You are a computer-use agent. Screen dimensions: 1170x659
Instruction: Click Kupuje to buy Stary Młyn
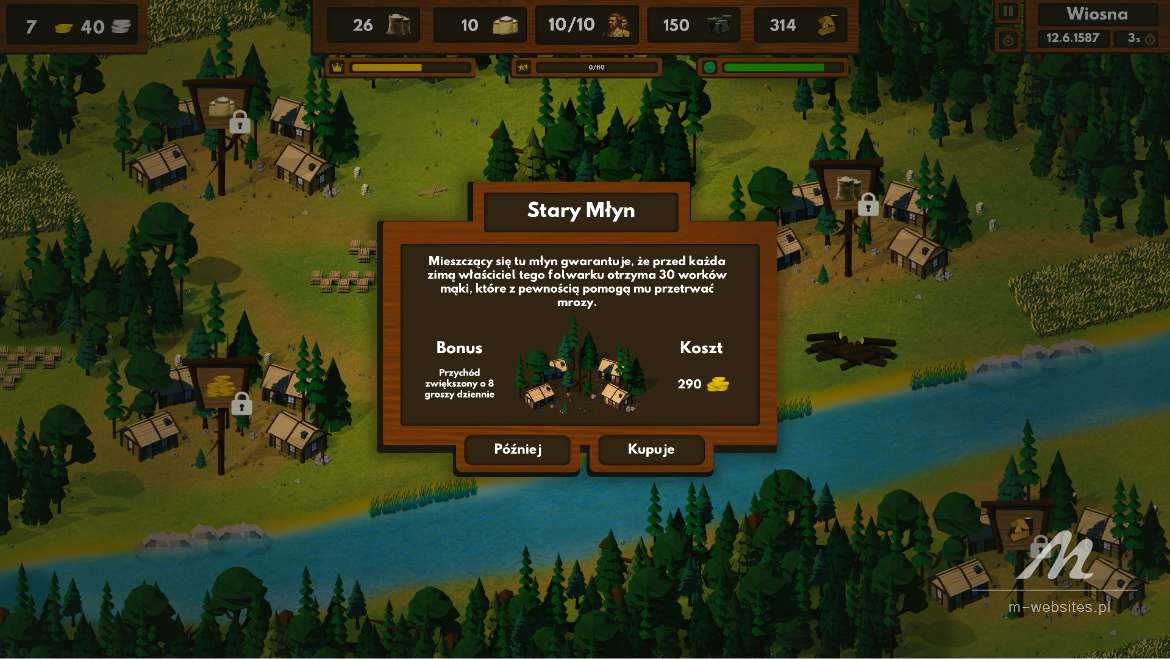point(651,450)
